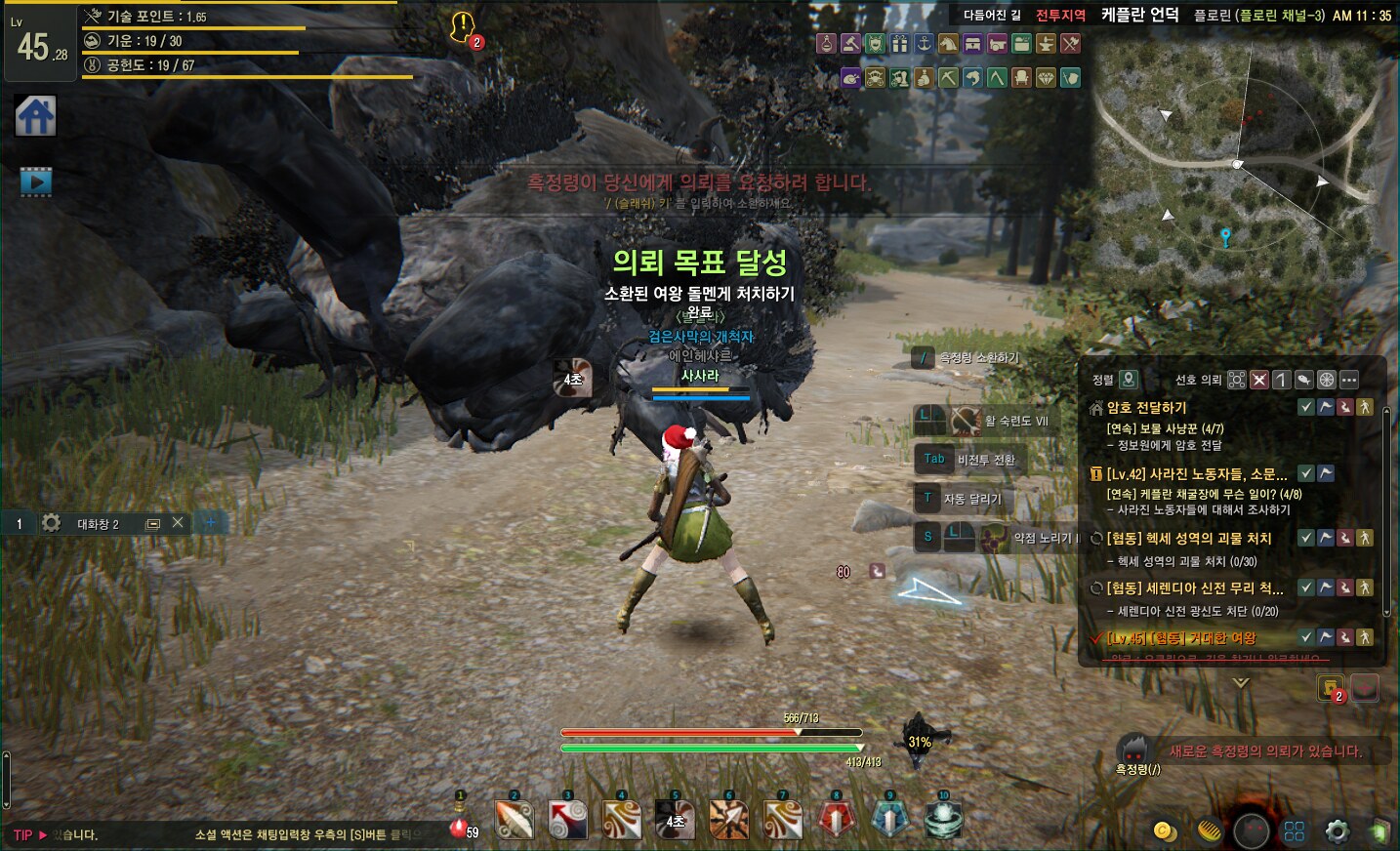Open the gear settings icon in bottom bar

coord(1337,831)
